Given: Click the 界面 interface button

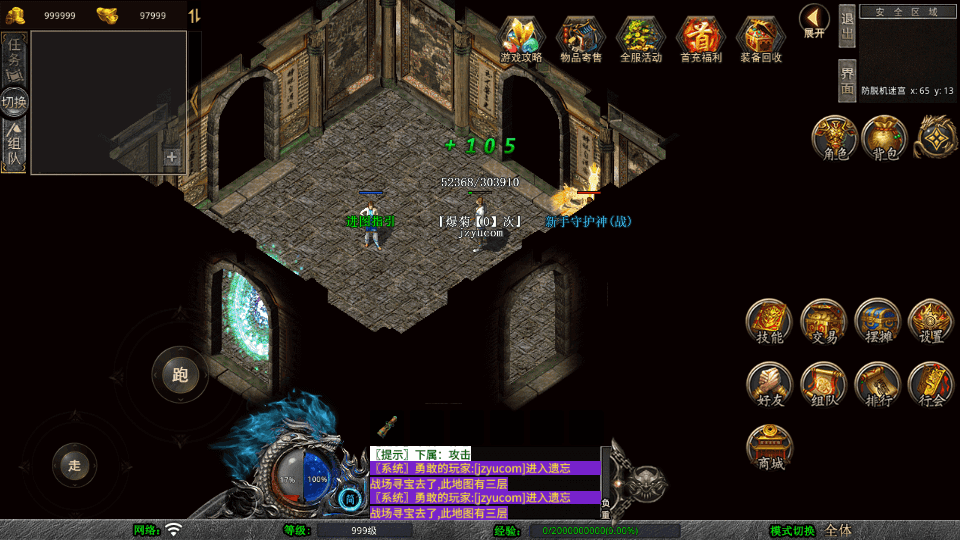Looking at the screenshot, I should pos(847,80).
